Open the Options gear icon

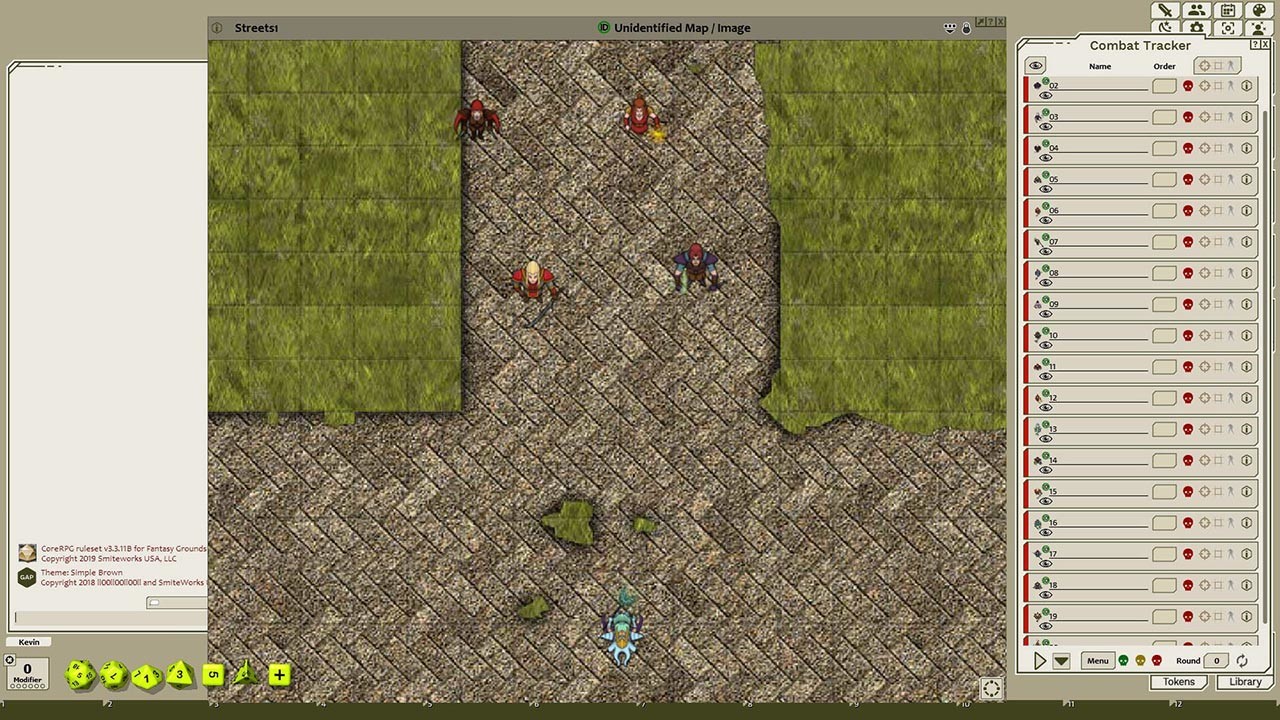(x=1196, y=27)
